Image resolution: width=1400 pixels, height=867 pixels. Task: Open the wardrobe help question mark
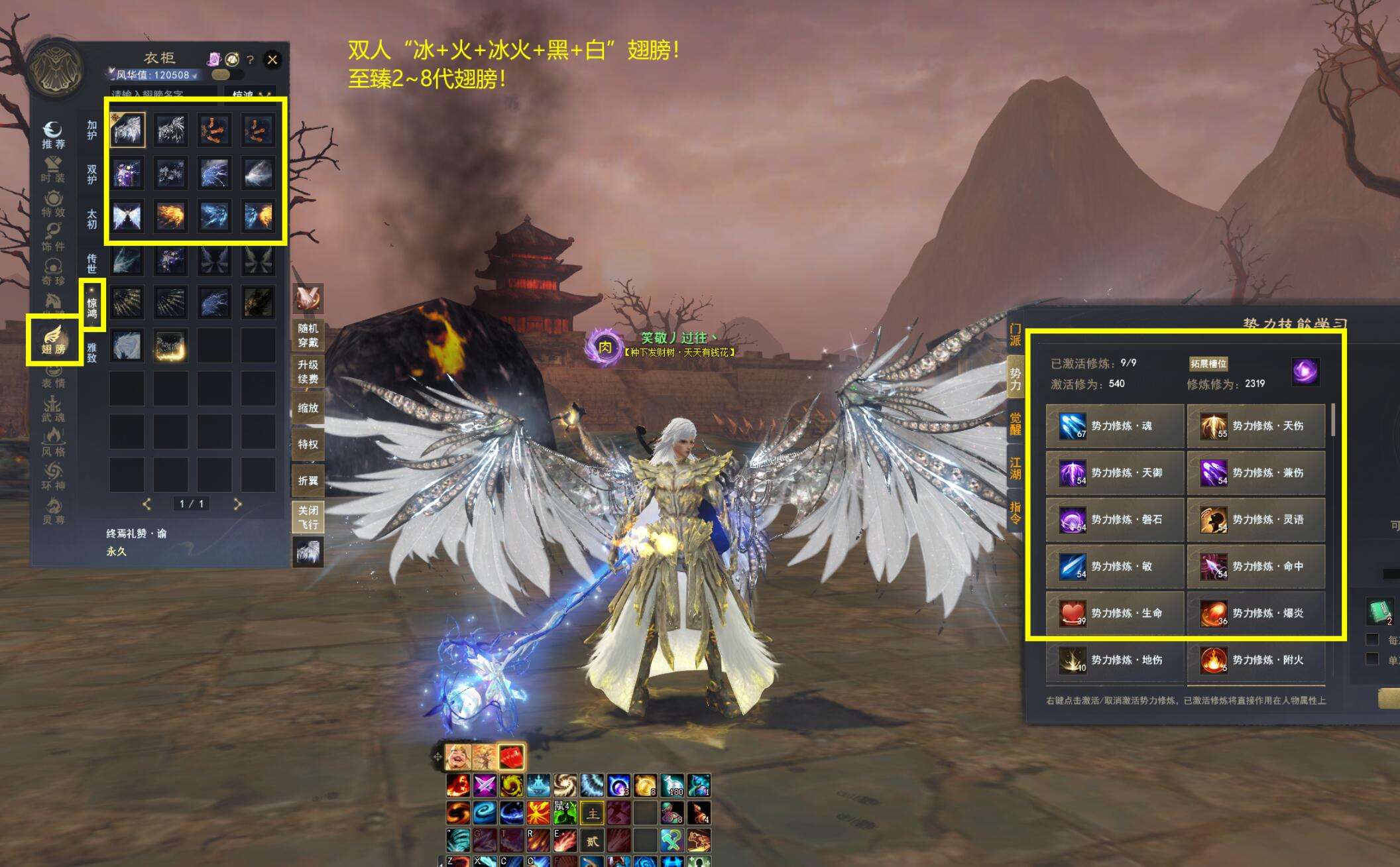[x=250, y=60]
